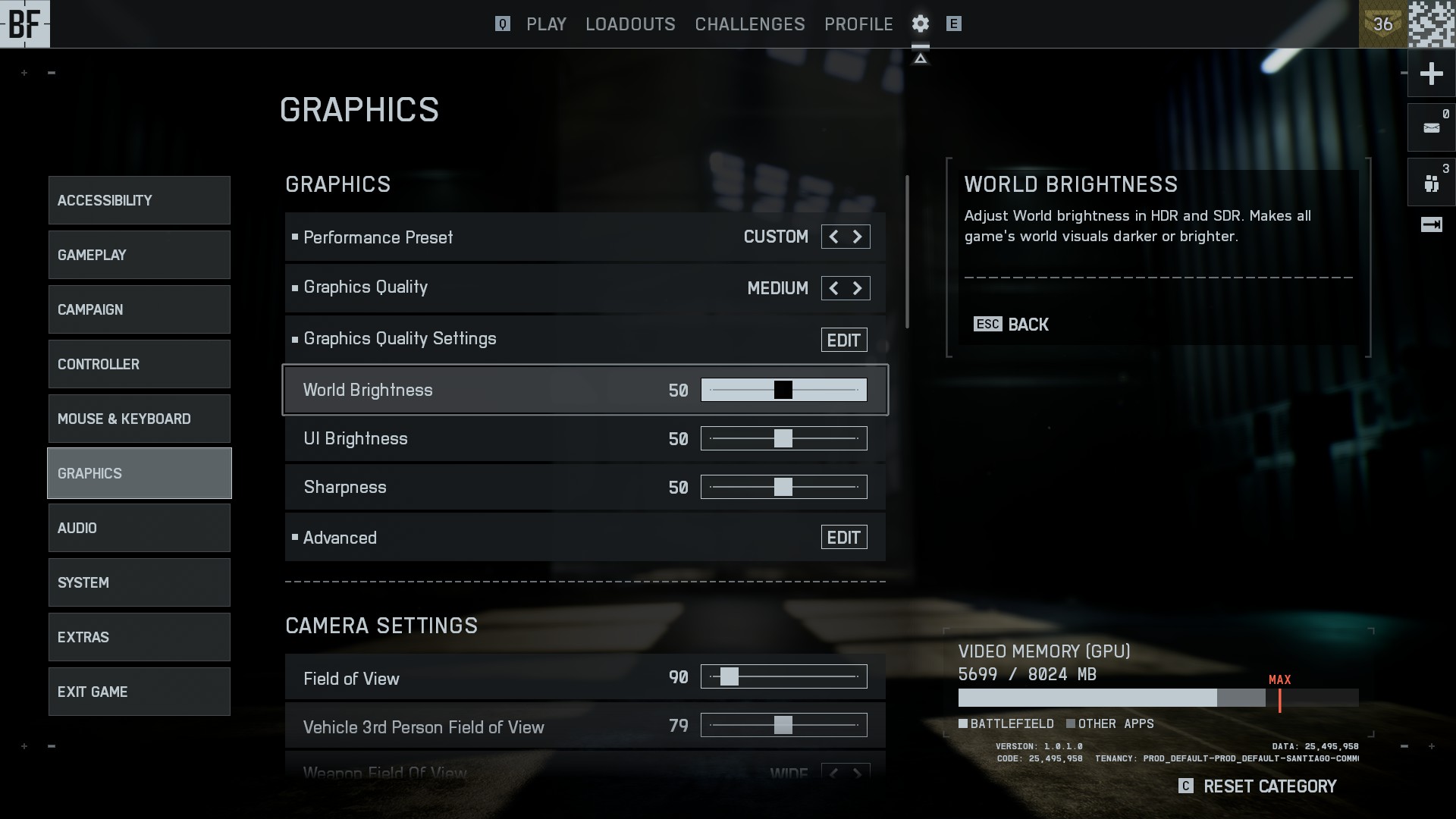Open the Accessibility settings category
1456x819 pixels.
coord(140,200)
